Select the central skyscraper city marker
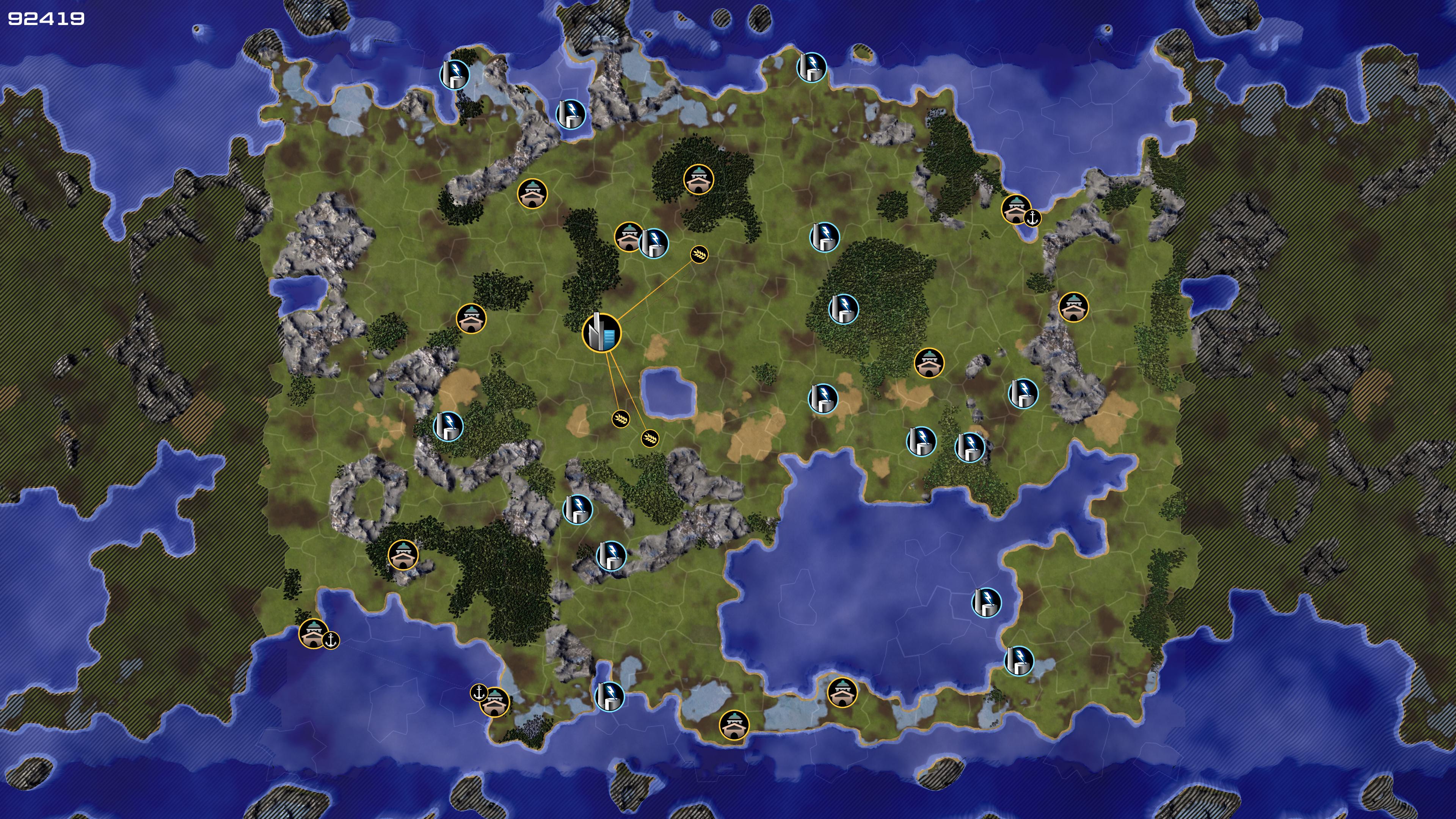The image size is (1456, 819). tap(601, 333)
